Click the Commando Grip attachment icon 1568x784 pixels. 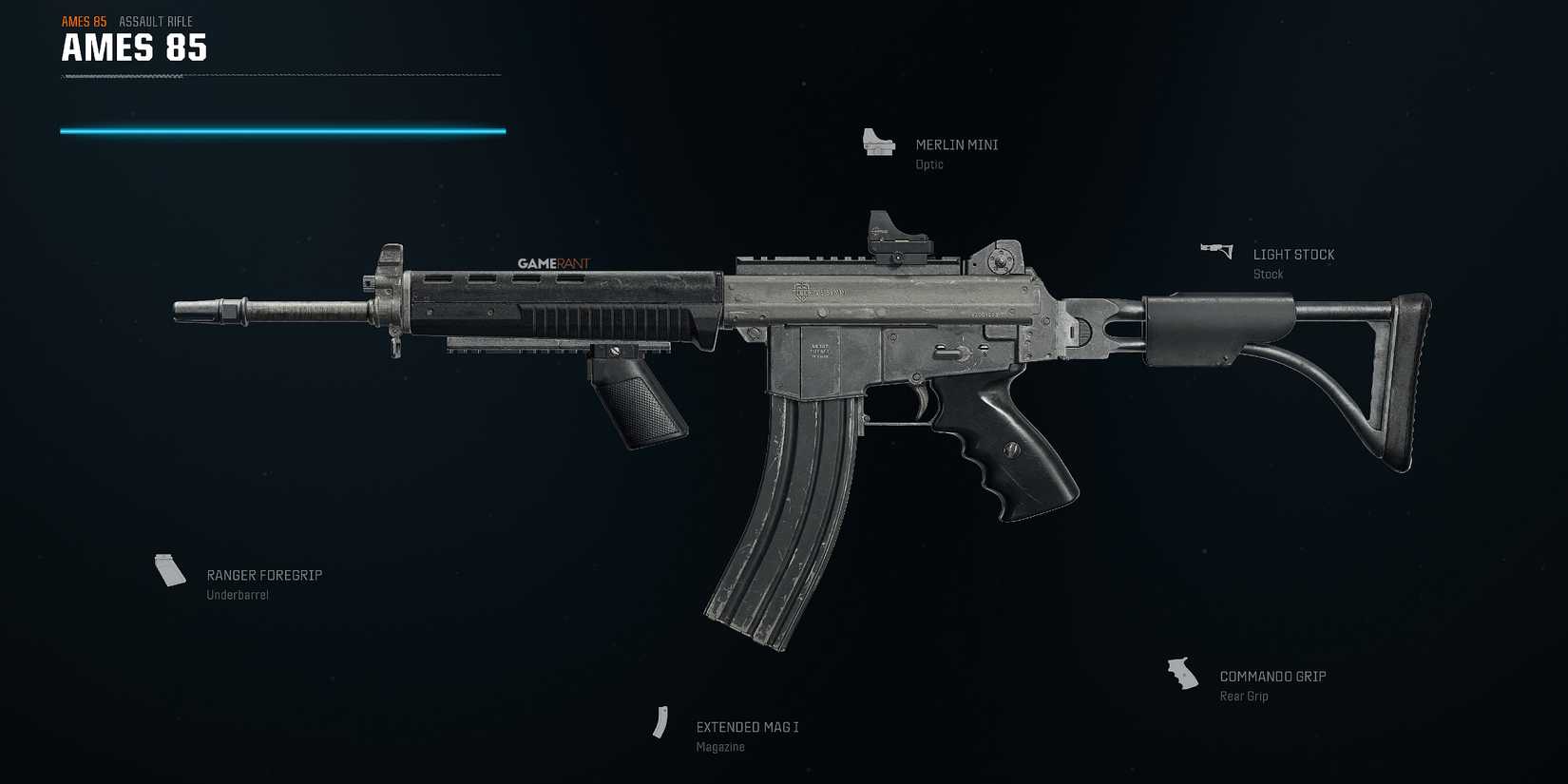1183,673
